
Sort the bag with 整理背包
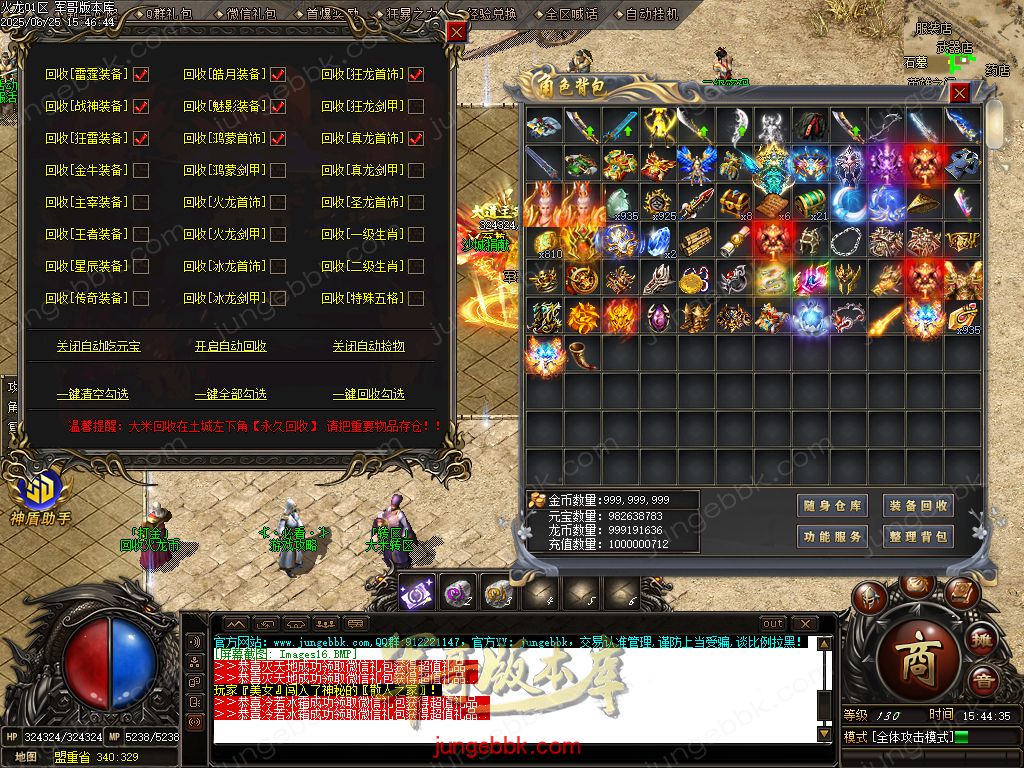[x=918, y=537]
